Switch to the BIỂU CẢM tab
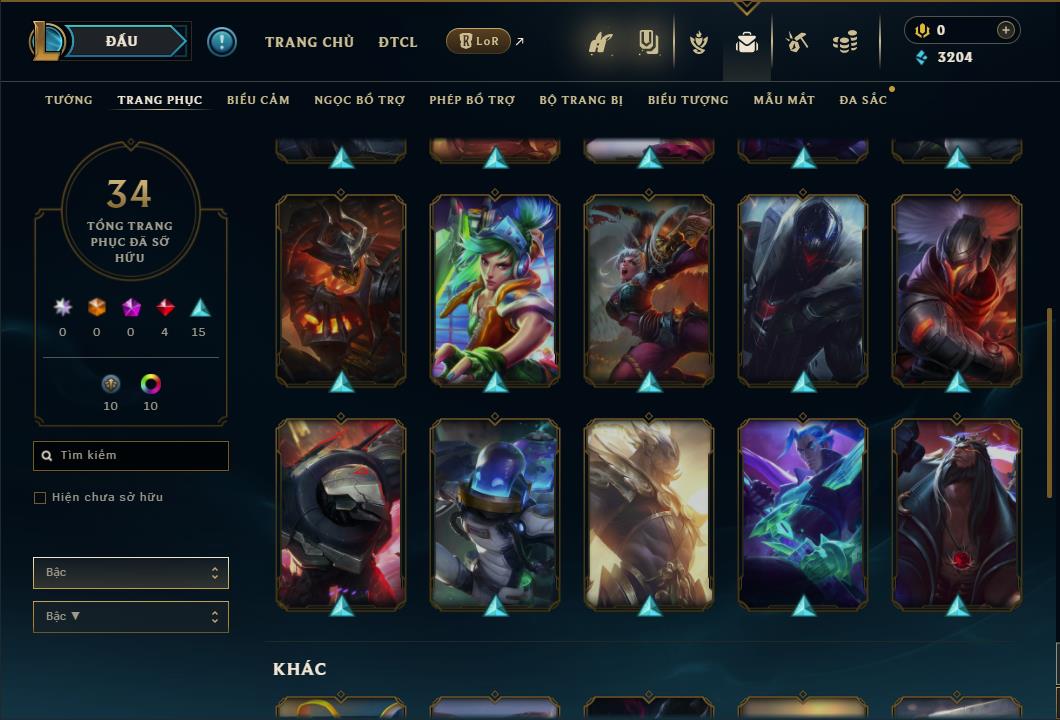The image size is (1060, 720). [258, 100]
